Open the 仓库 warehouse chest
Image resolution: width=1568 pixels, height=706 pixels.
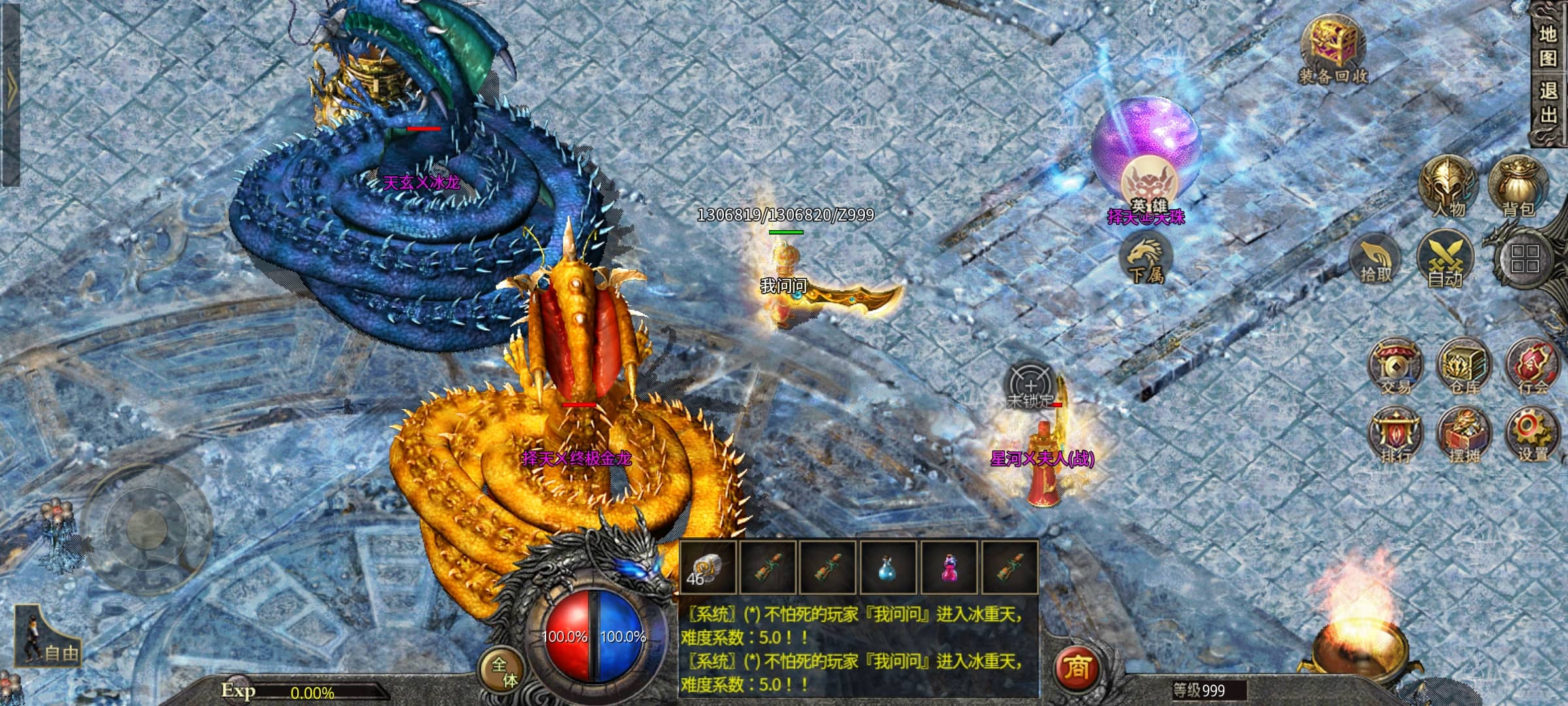click(x=1464, y=367)
